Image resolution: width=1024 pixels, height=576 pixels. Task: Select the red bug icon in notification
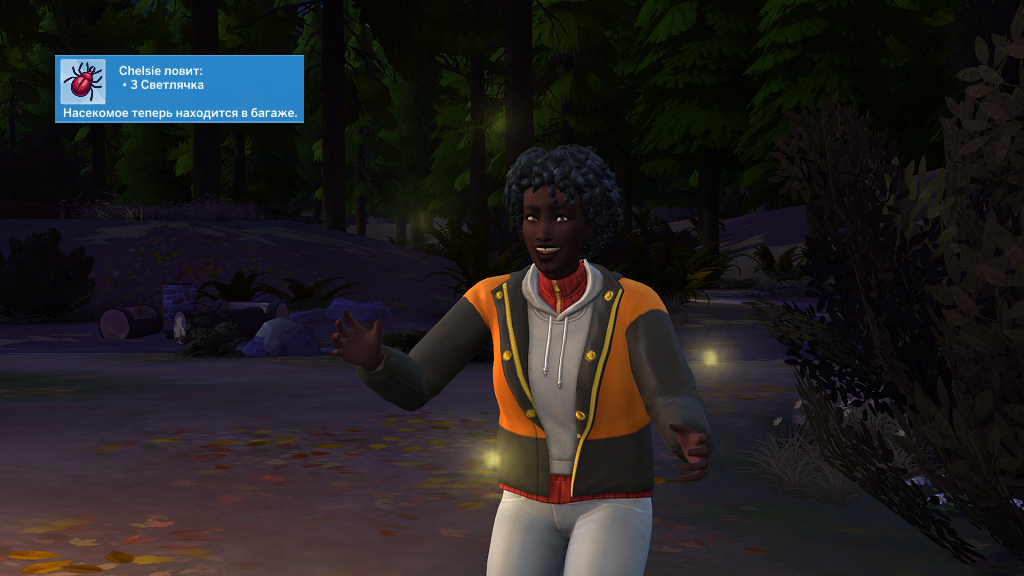click(83, 80)
